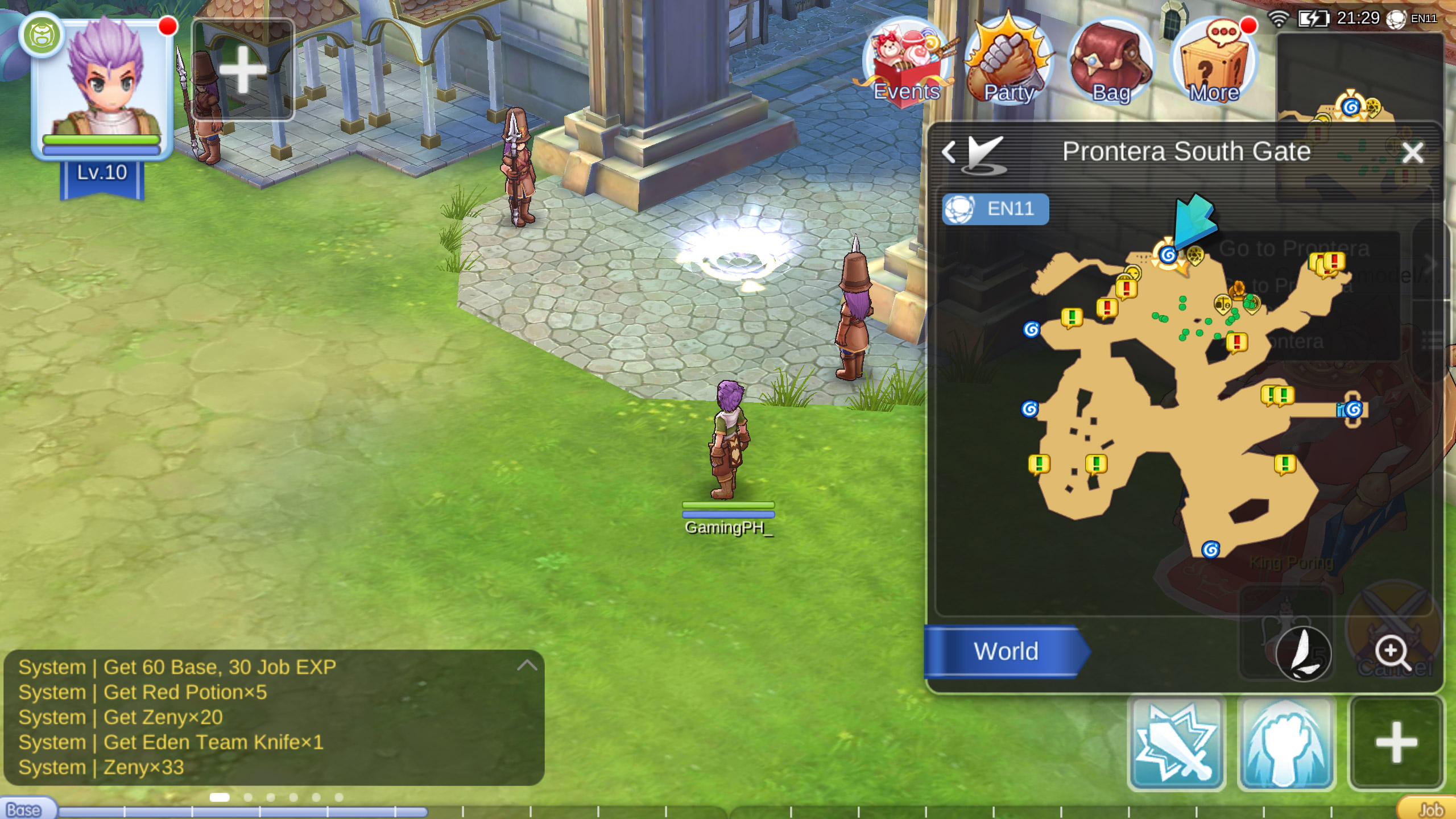Switch to the World map
This screenshot has height=819, width=1456.
1006,652
